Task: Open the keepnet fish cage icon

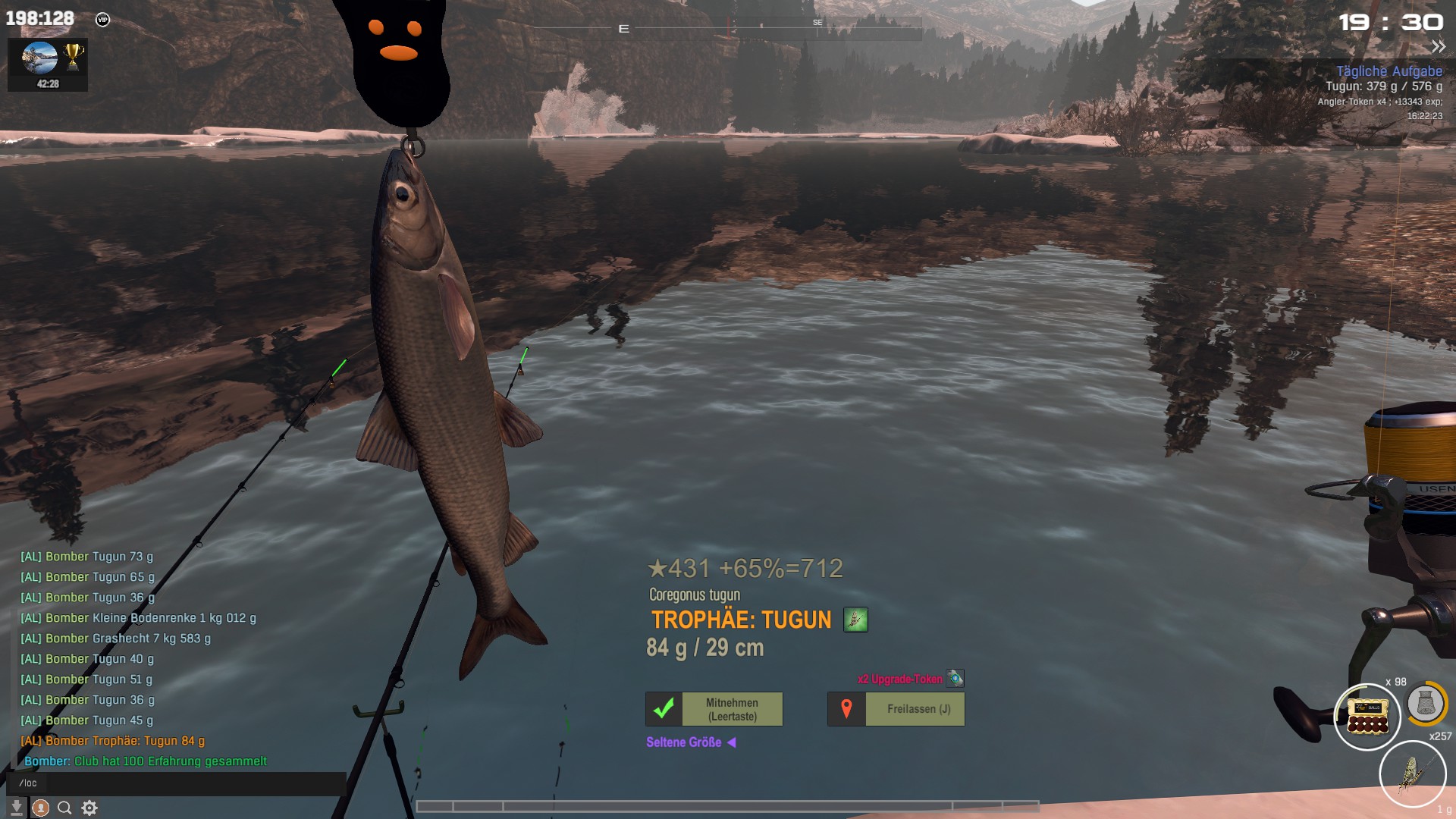Action: coord(1426,703)
